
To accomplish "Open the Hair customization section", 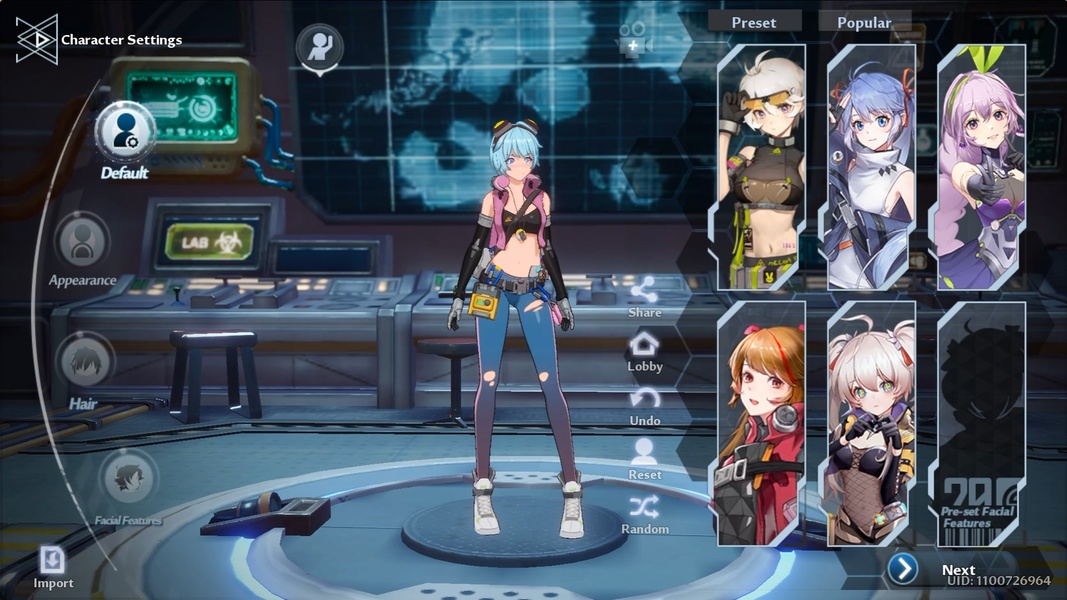I will pyautogui.click(x=85, y=362).
